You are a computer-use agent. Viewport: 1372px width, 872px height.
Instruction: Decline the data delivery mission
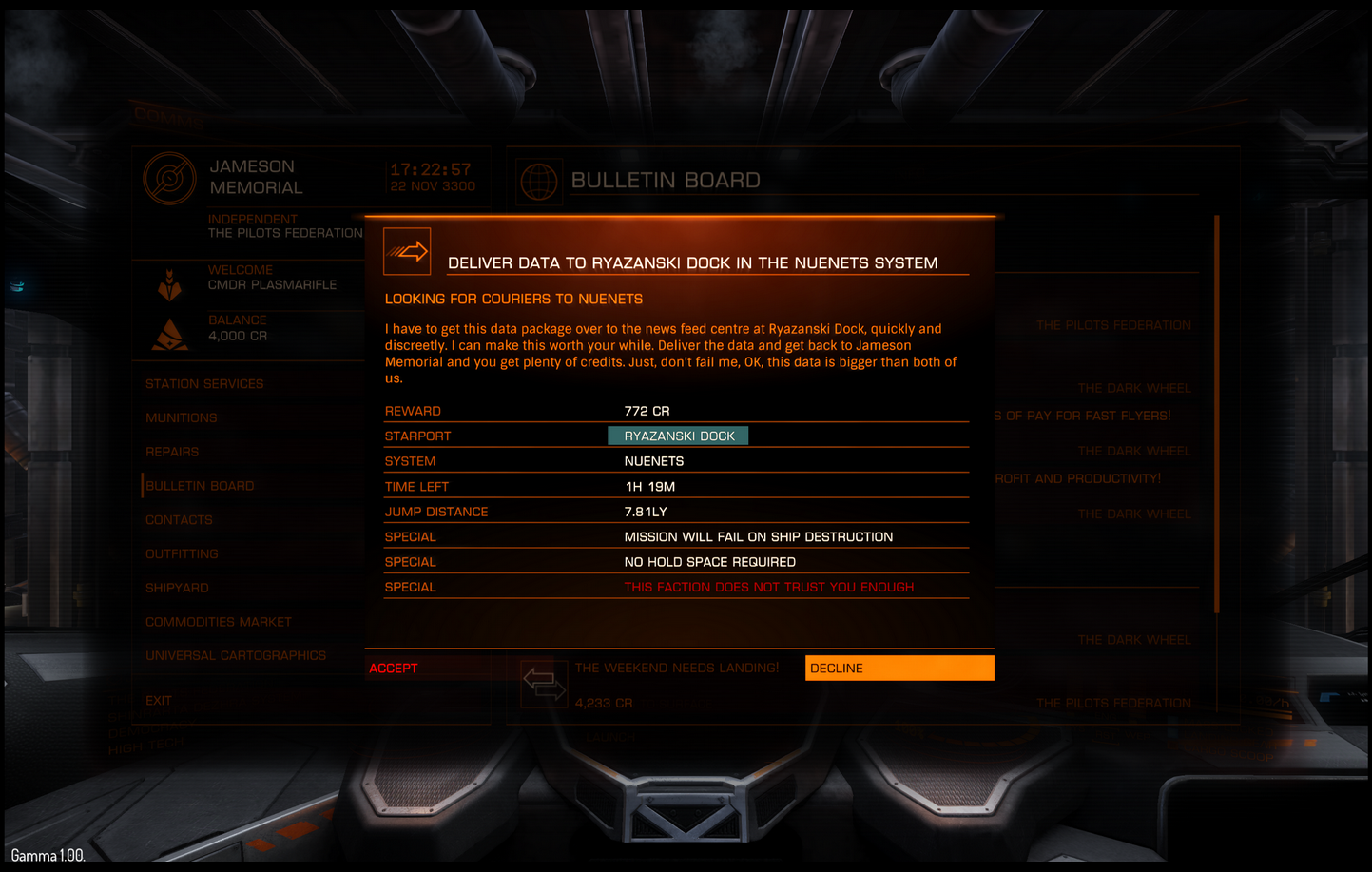click(899, 669)
